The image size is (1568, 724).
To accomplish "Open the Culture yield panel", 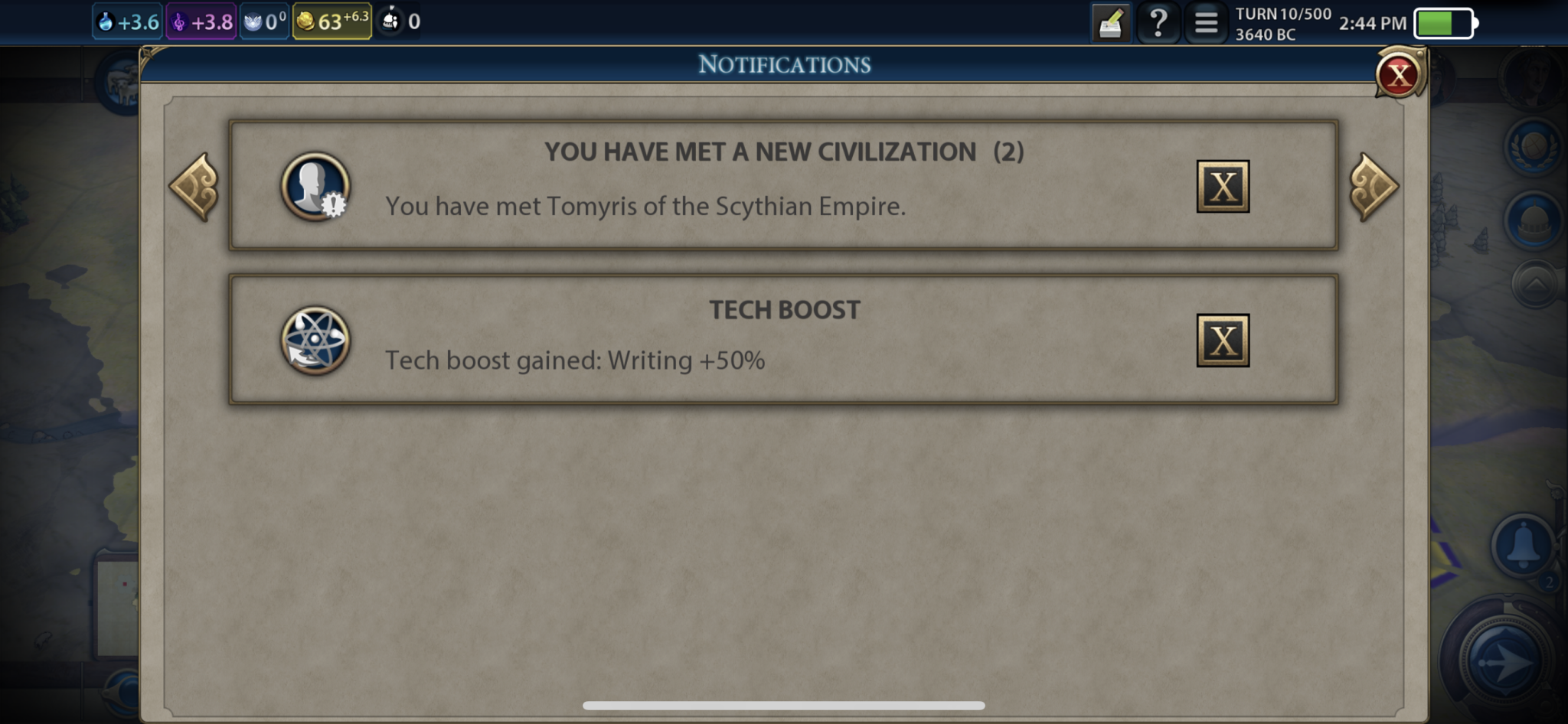I will tap(201, 21).
